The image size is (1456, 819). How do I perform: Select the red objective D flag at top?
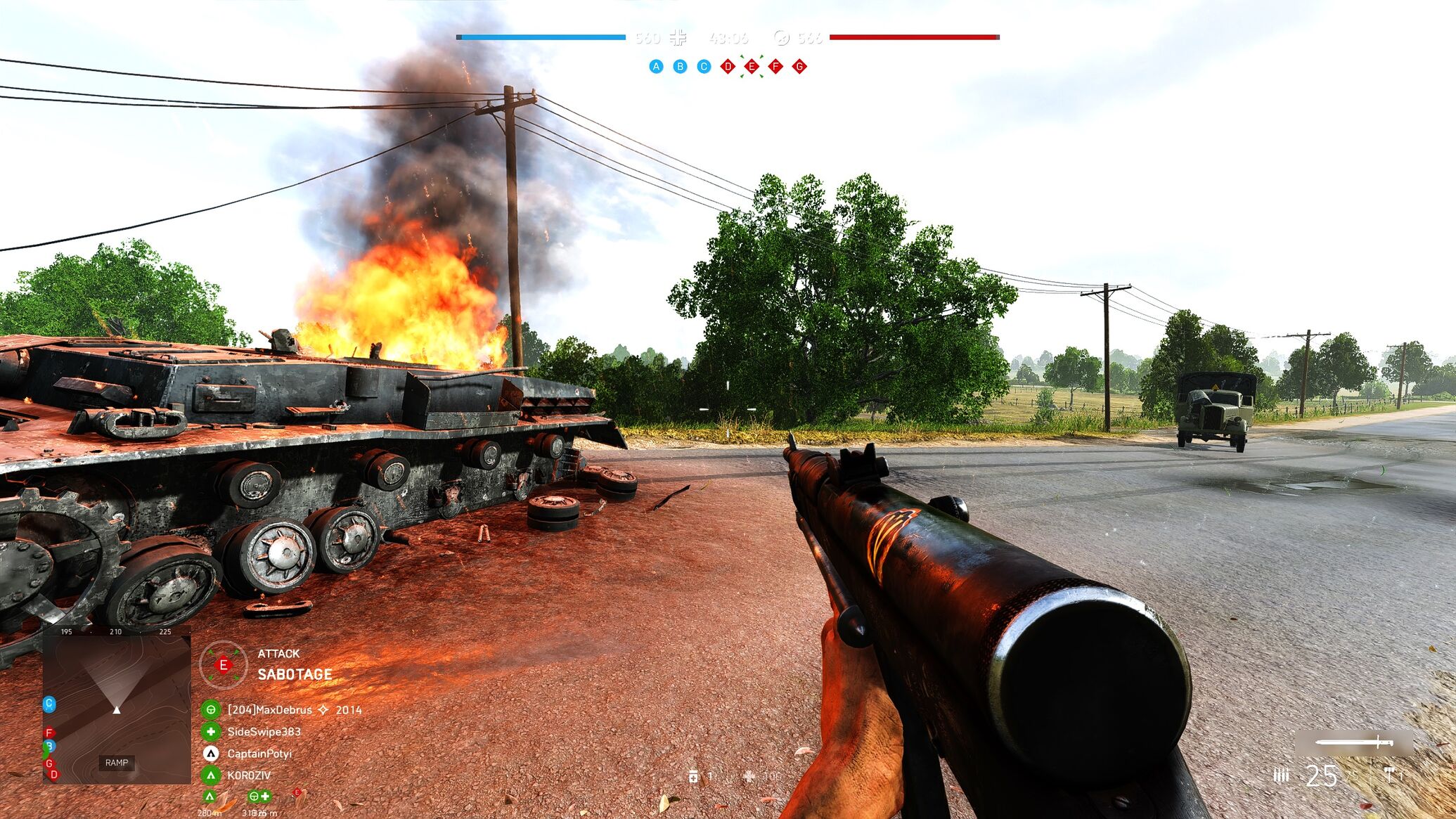click(728, 67)
